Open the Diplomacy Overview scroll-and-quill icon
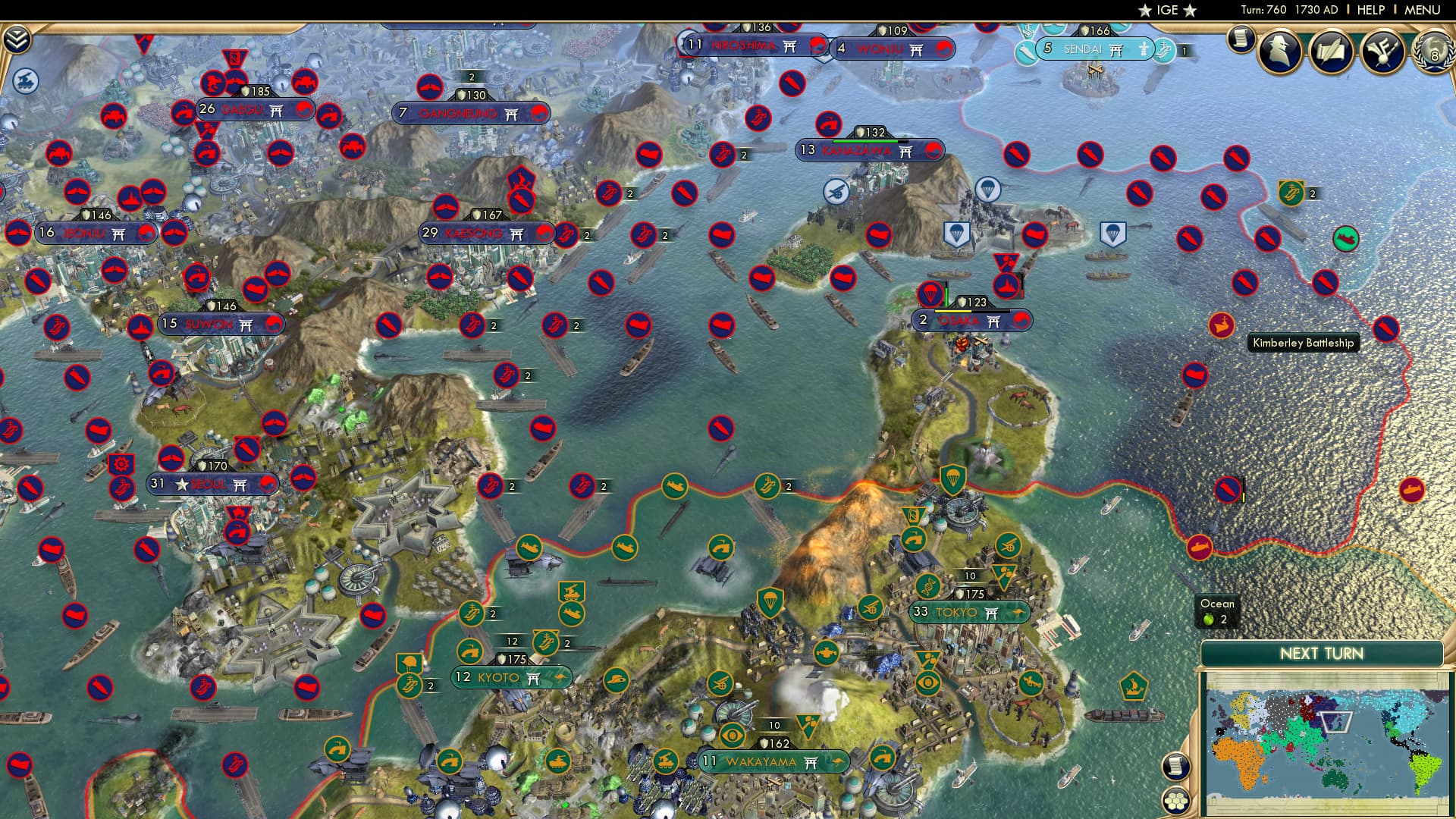1456x819 pixels. [x=1333, y=51]
